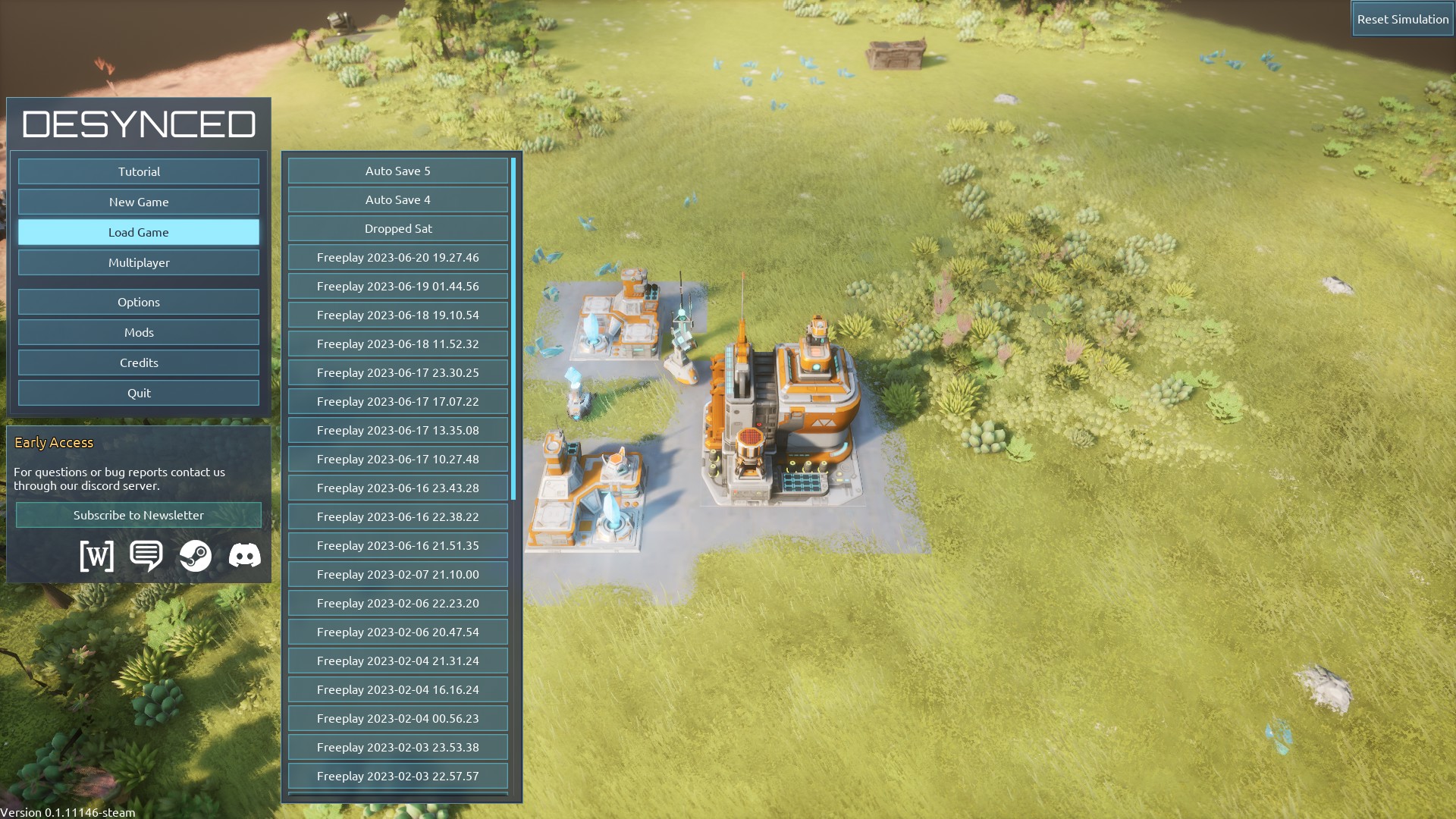
Task: Join the Discord server icon
Action: coord(245,556)
